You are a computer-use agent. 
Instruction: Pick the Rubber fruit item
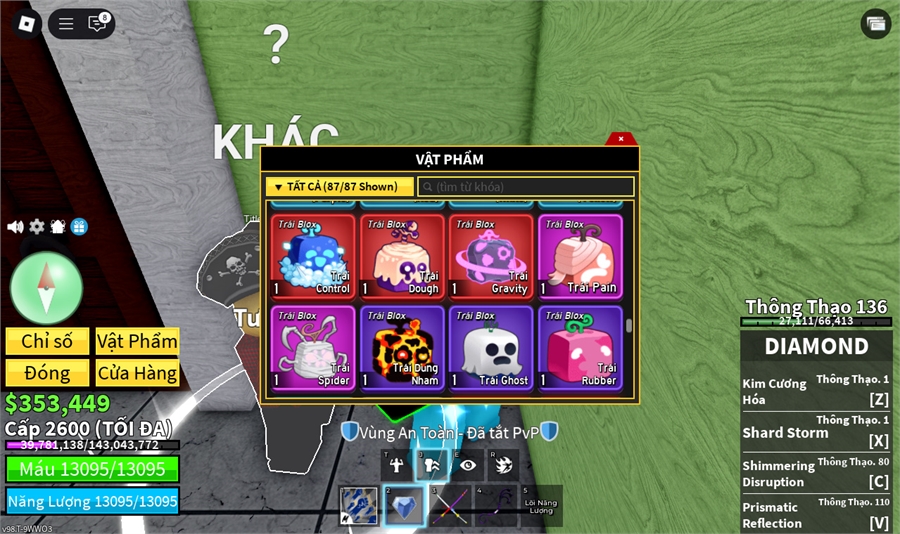coord(580,347)
